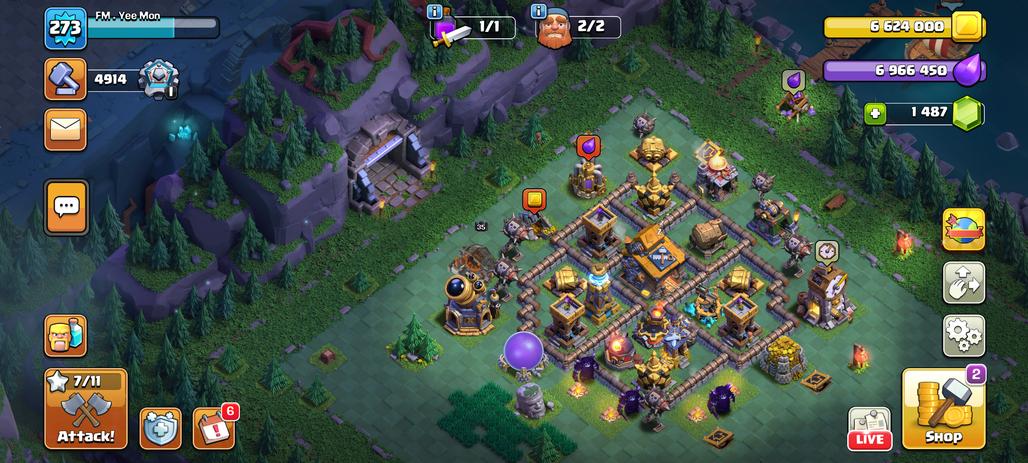Tap the elixir drop storage counter
The image size is (1028, 463).
904,71
